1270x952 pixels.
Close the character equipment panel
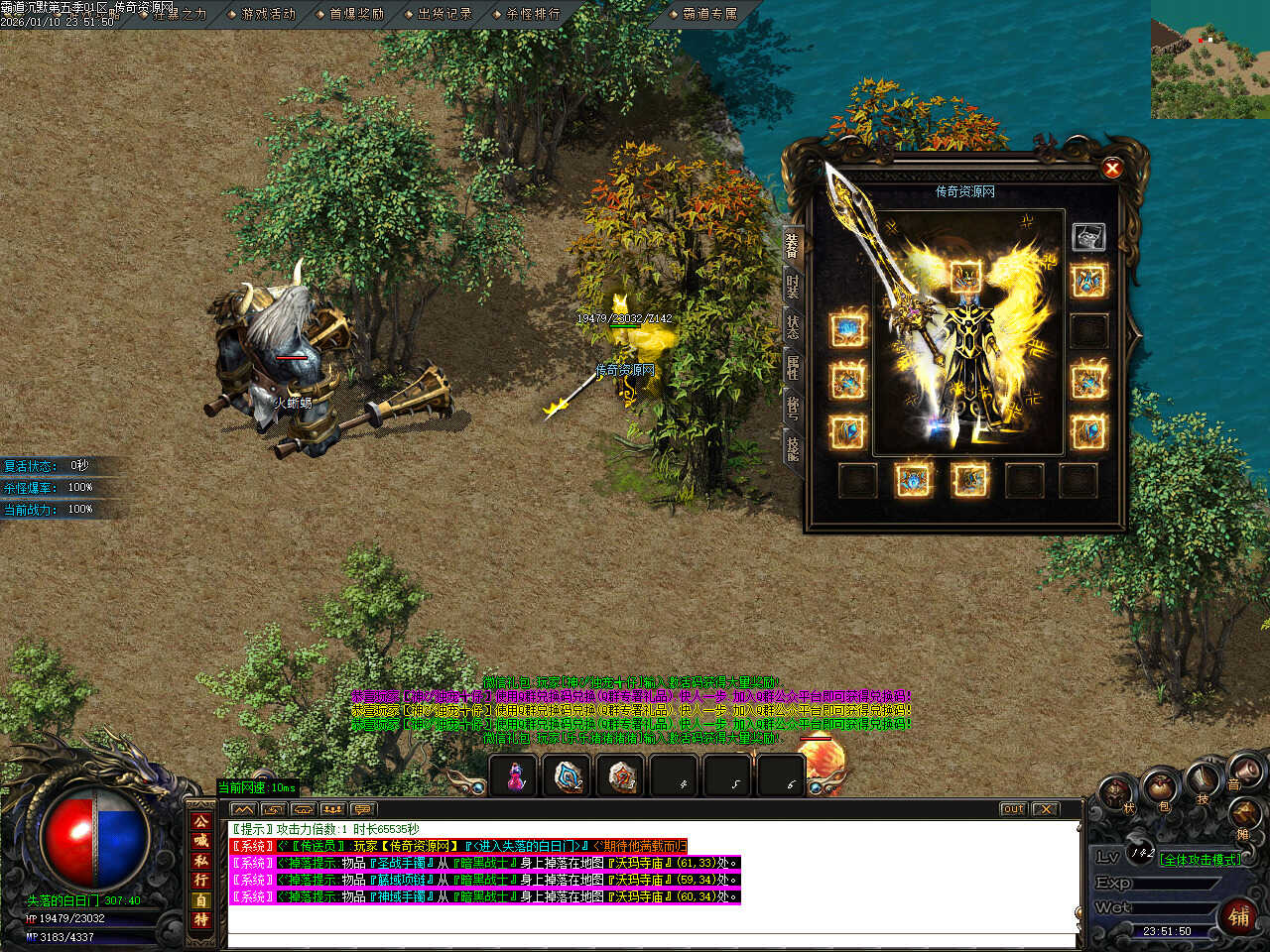coord(1112,169)
